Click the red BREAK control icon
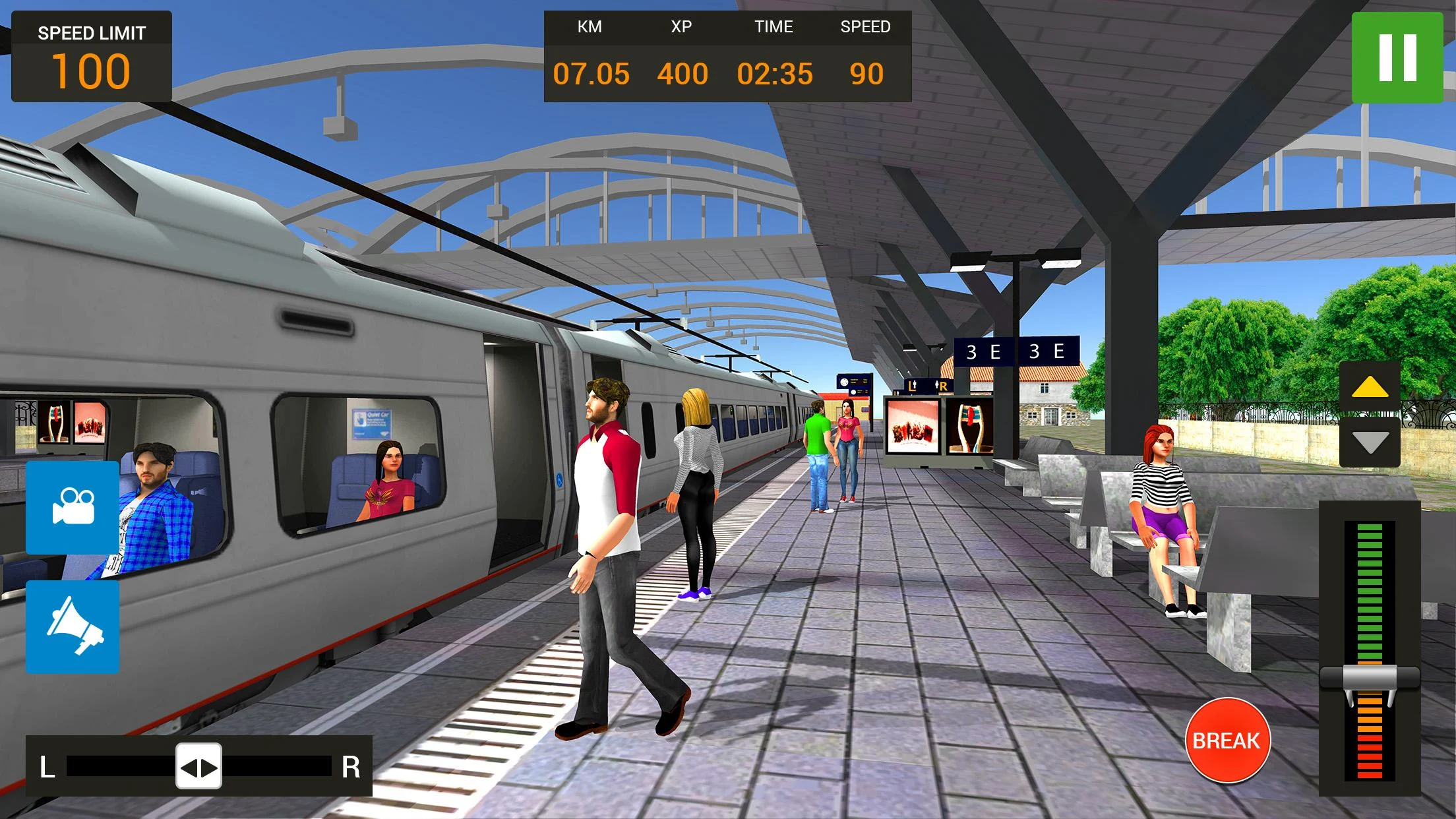Viewport: 1456px width, 819px height. coord(1228,740)
